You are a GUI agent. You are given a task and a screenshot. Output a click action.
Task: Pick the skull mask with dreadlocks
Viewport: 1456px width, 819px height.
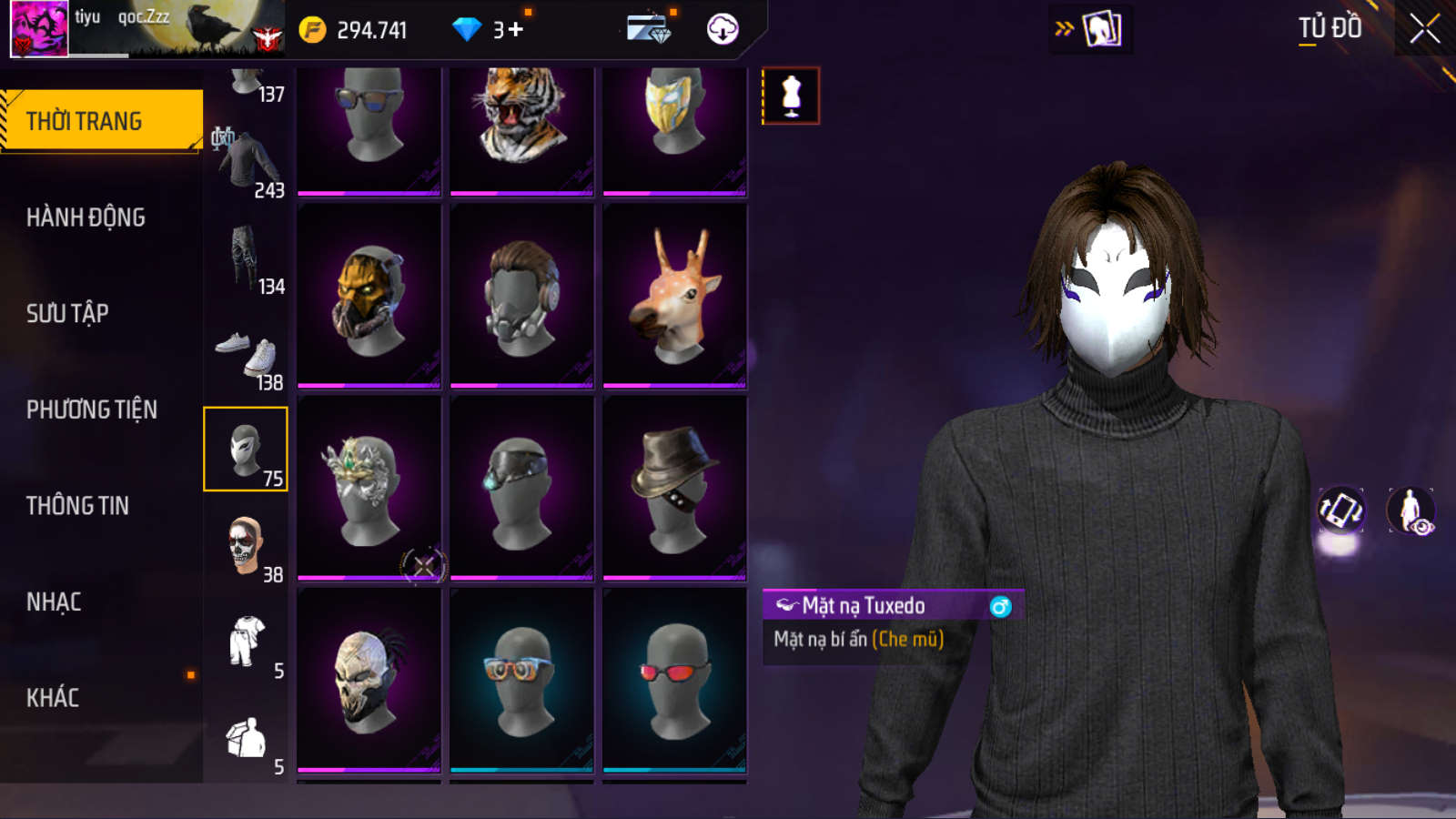tap(369, 681)
